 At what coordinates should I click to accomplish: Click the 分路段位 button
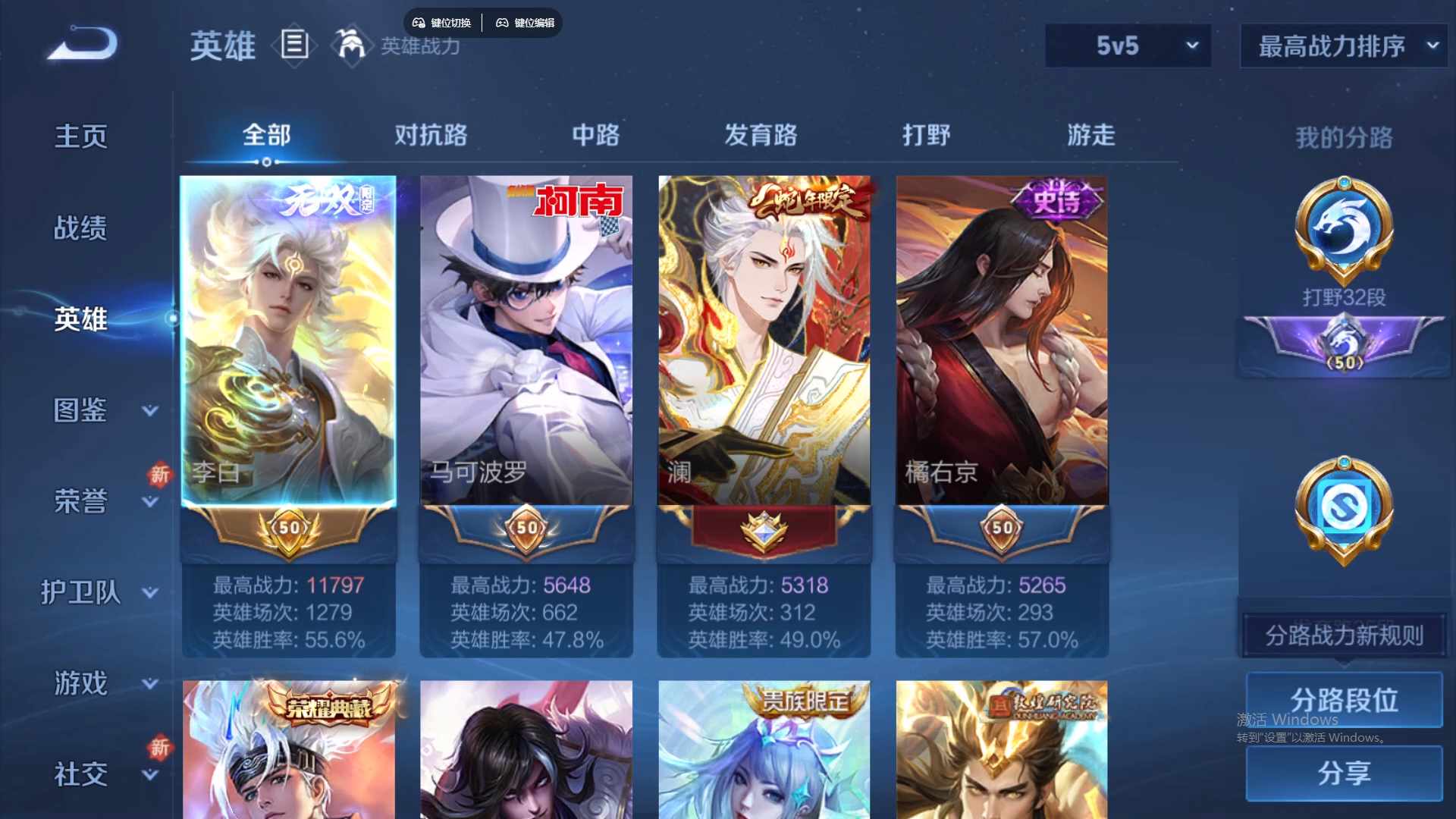(1344, 699)
